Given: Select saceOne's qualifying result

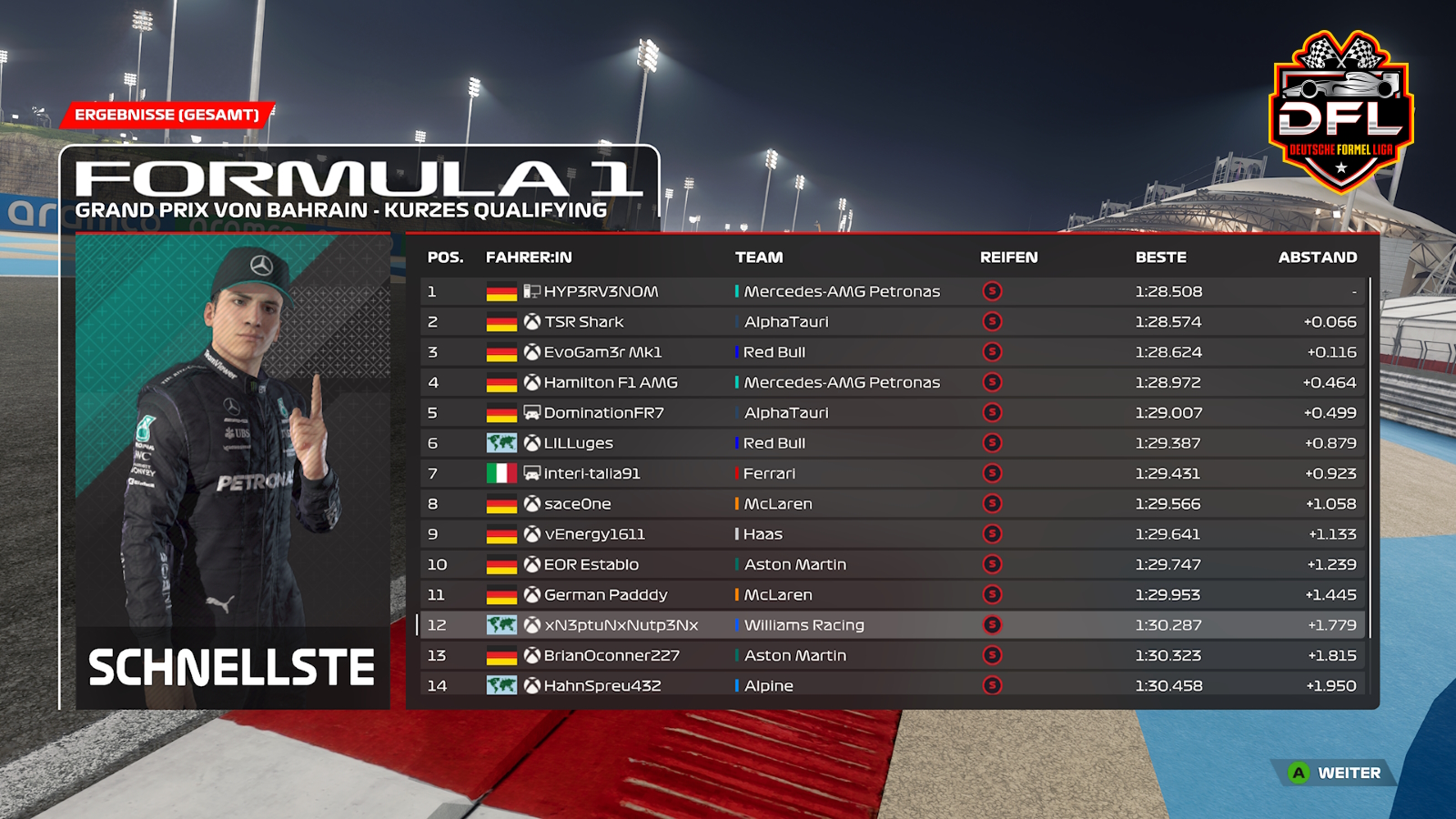Looking at the screenshot, I should 578,504.
